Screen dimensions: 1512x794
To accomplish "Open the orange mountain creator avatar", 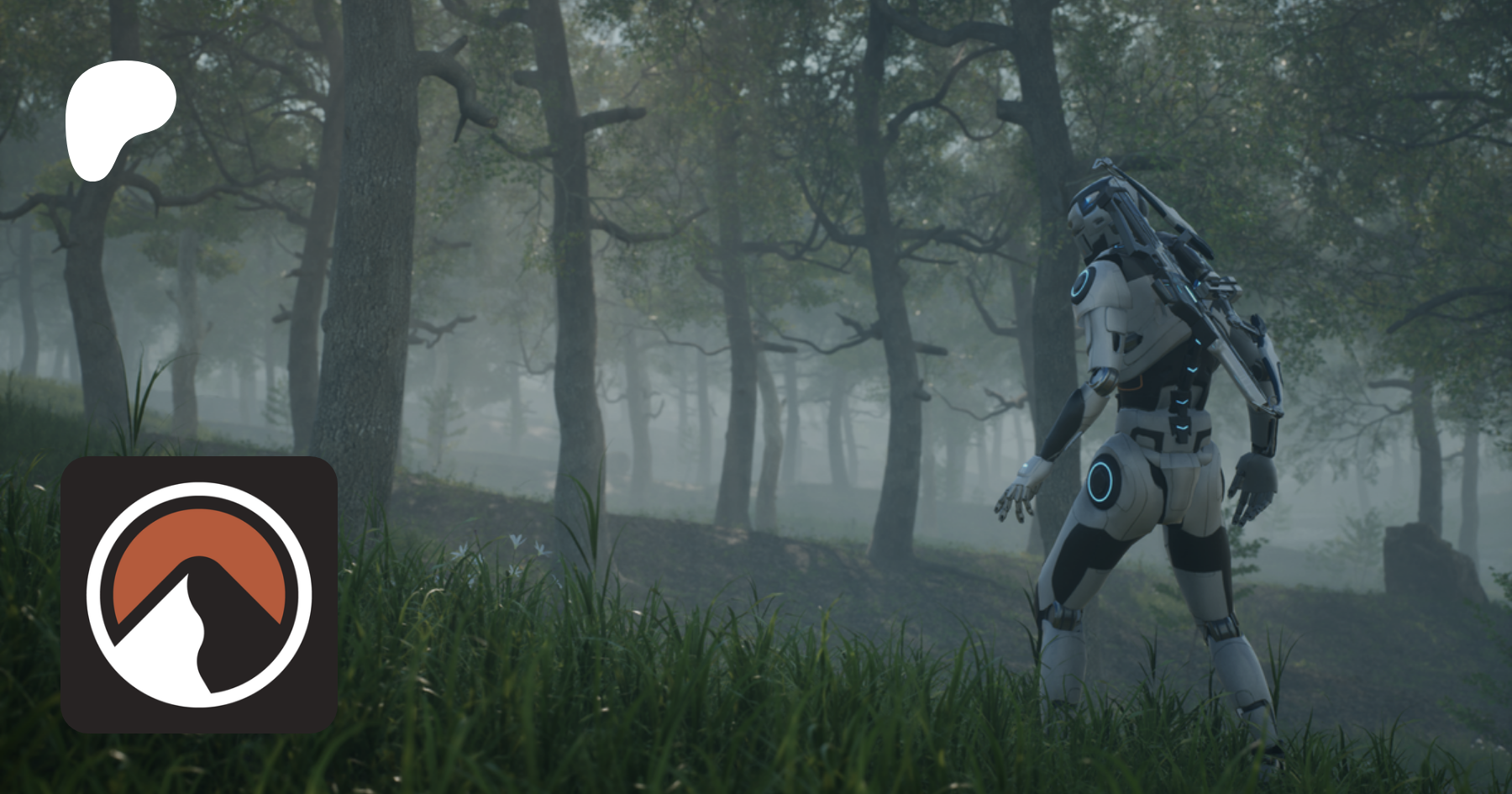I will tap(199, 595).
